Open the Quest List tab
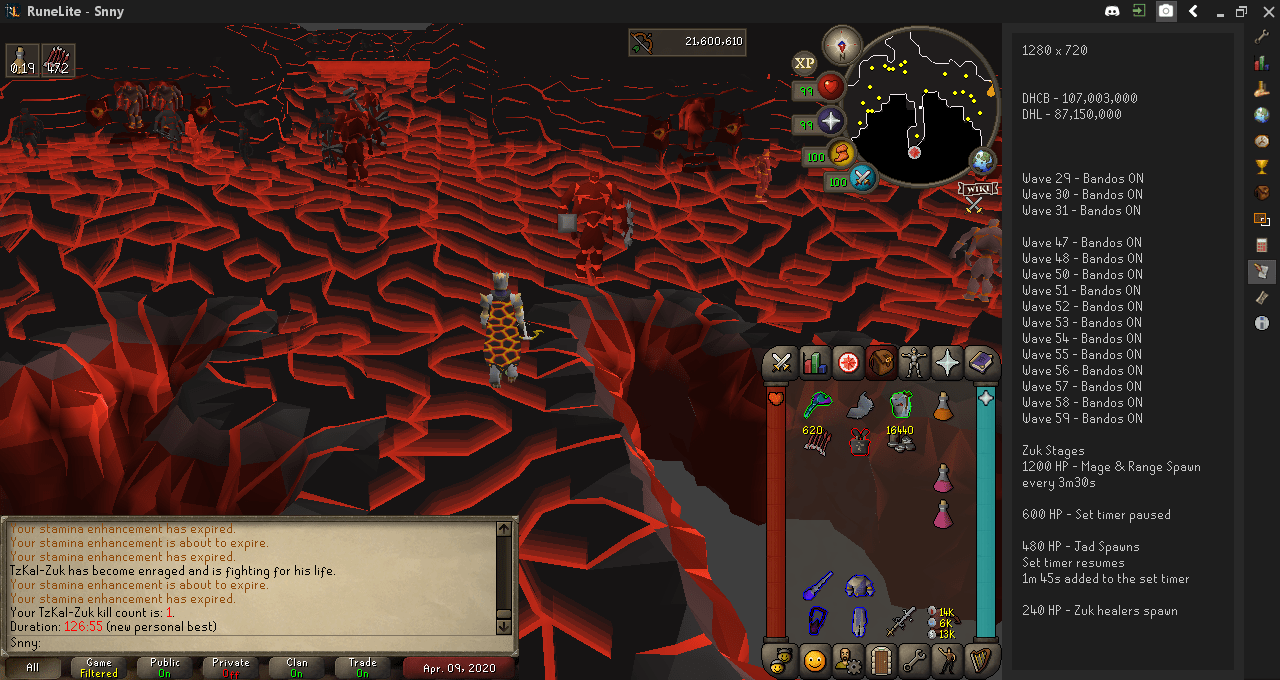 848,362
